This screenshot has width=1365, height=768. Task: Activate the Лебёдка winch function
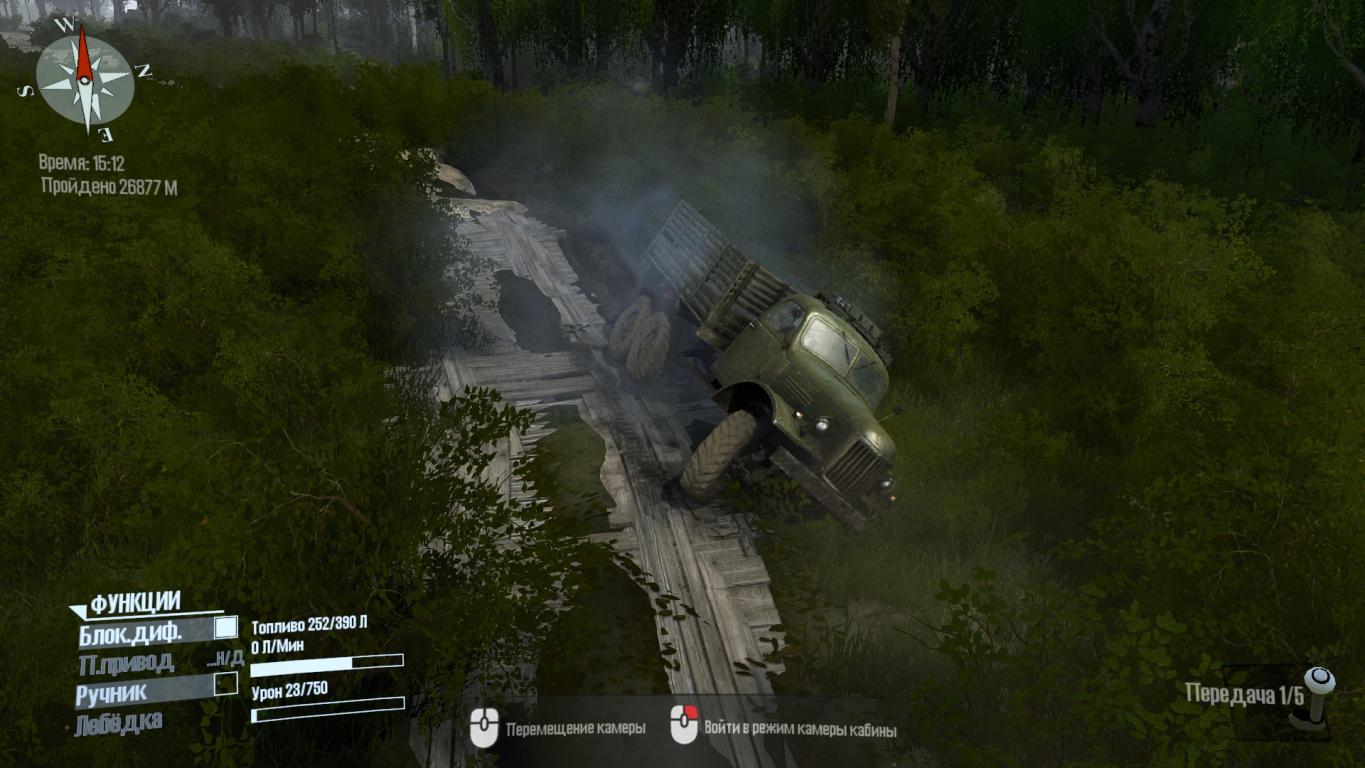(118, 723)
